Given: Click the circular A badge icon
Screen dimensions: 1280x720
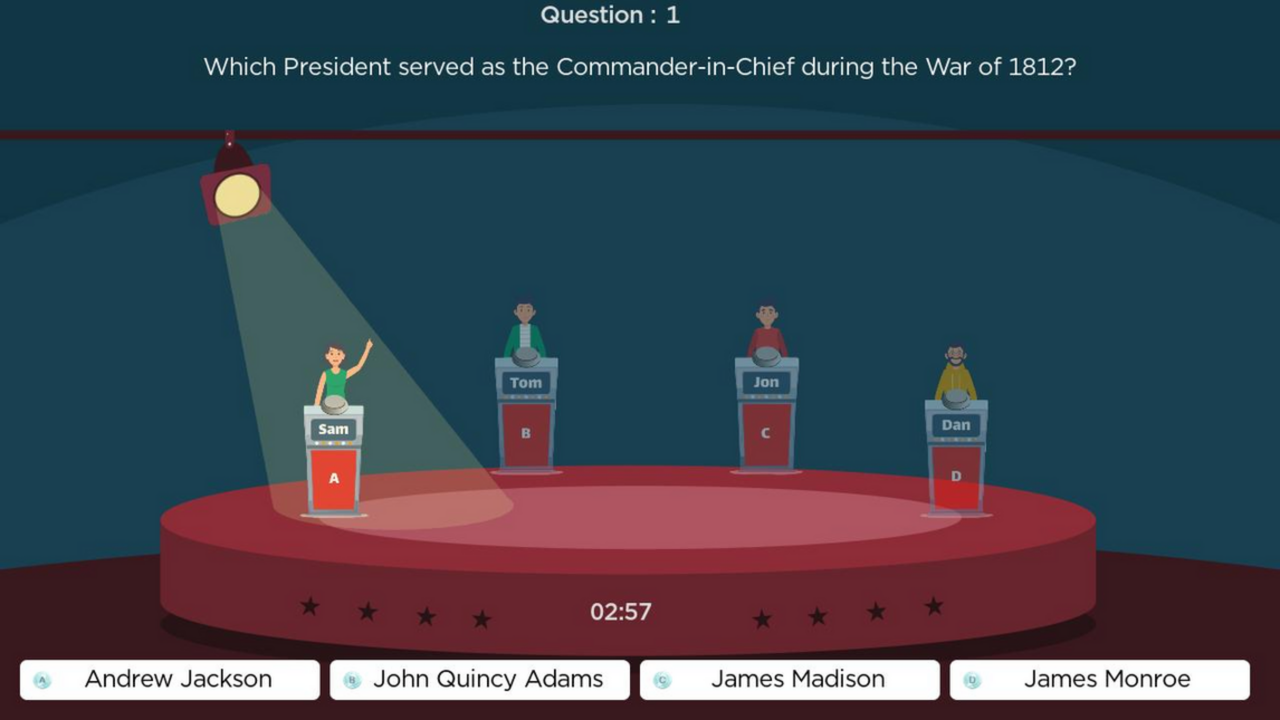Looking at the screenshot, I should pos(42,679).
